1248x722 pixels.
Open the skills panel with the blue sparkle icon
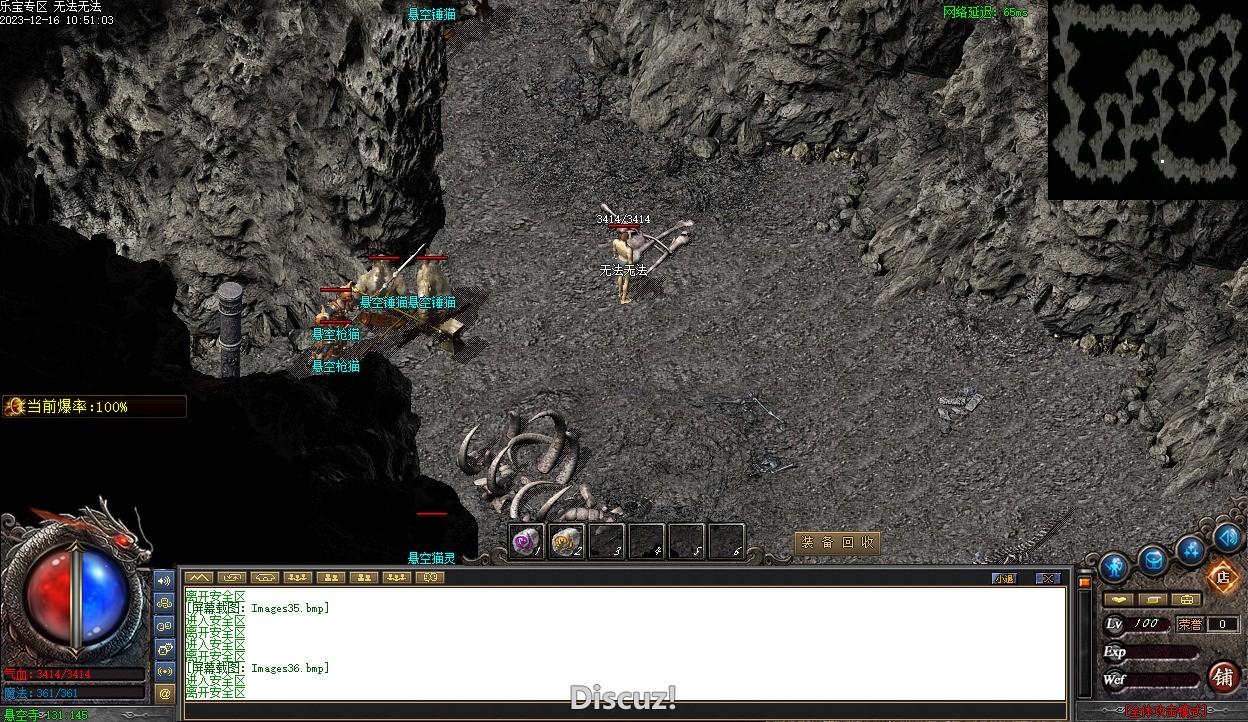coord(1191,549)
